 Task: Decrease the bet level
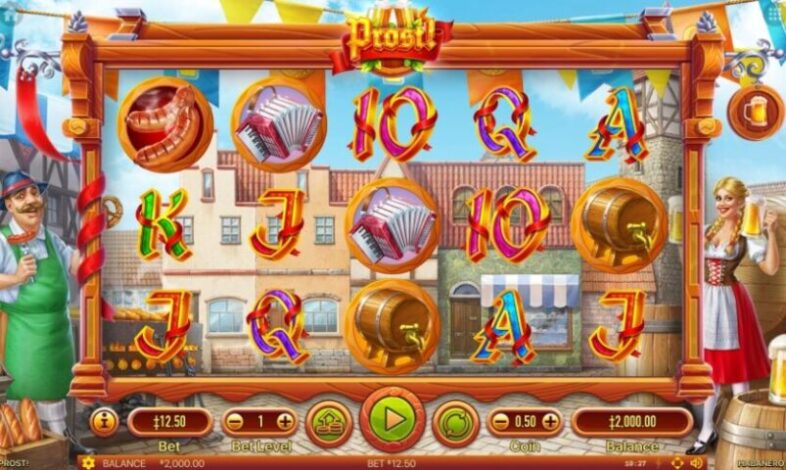click(x=233, y=421)
